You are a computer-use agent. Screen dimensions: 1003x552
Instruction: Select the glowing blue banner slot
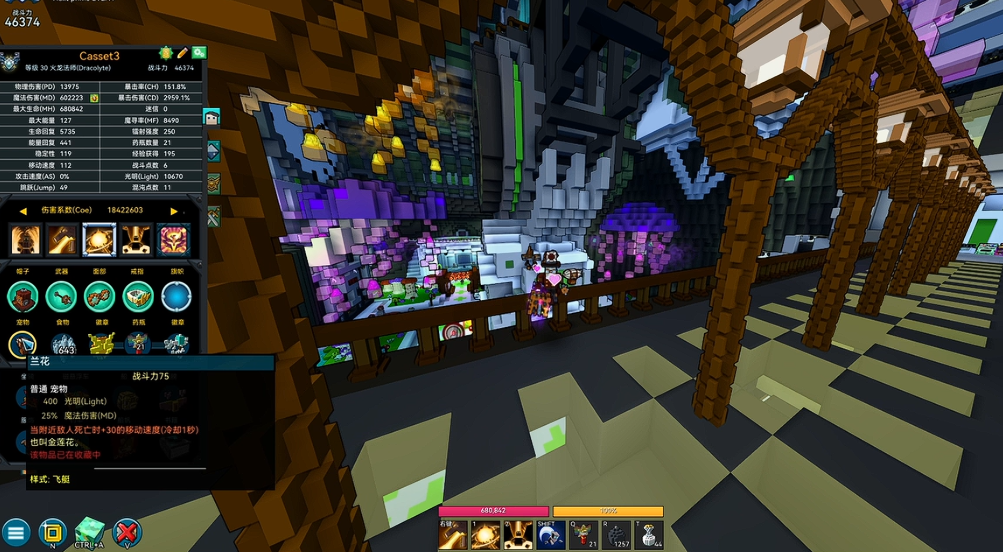176,296
